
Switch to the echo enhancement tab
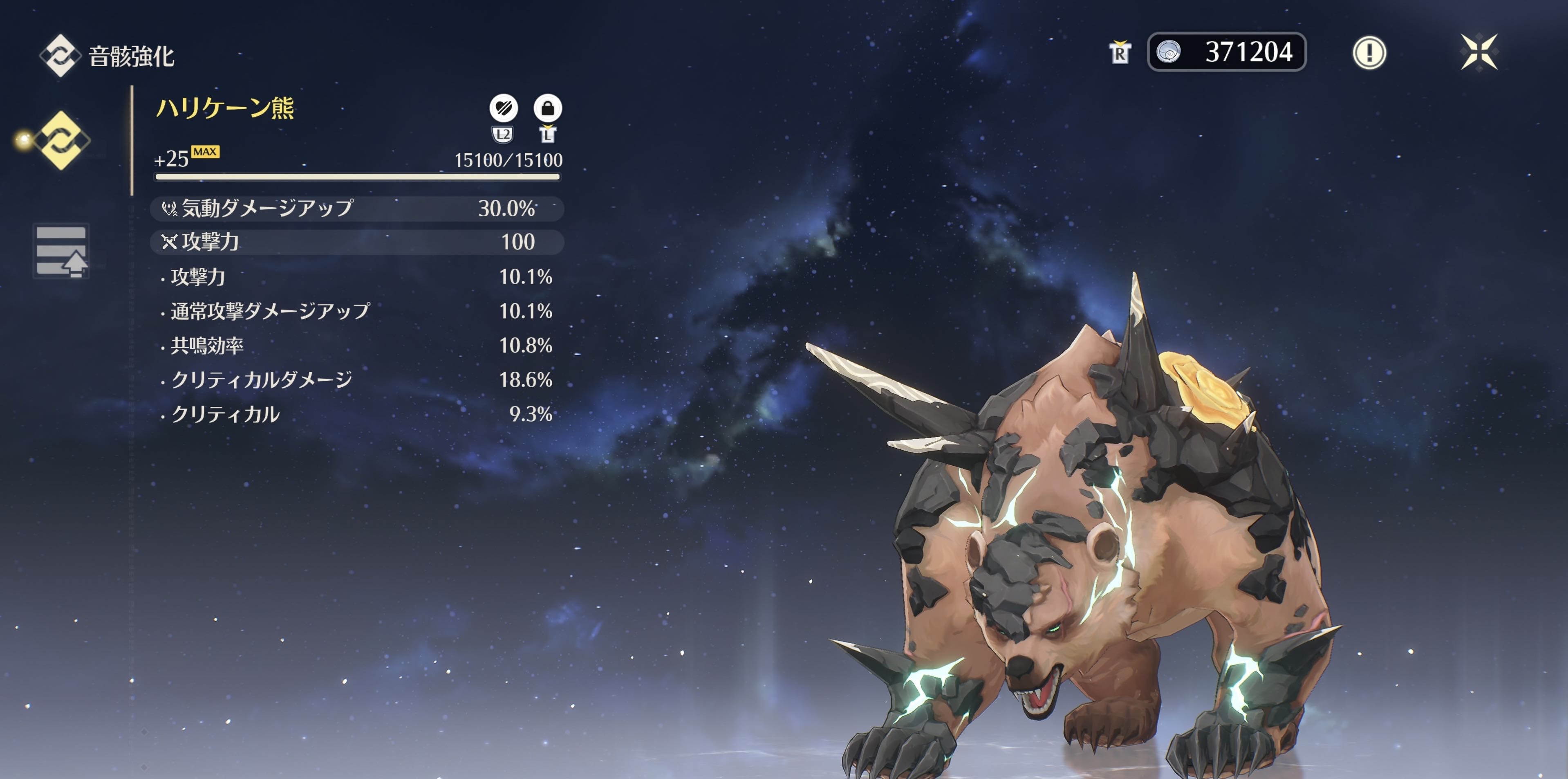point(61,140)
